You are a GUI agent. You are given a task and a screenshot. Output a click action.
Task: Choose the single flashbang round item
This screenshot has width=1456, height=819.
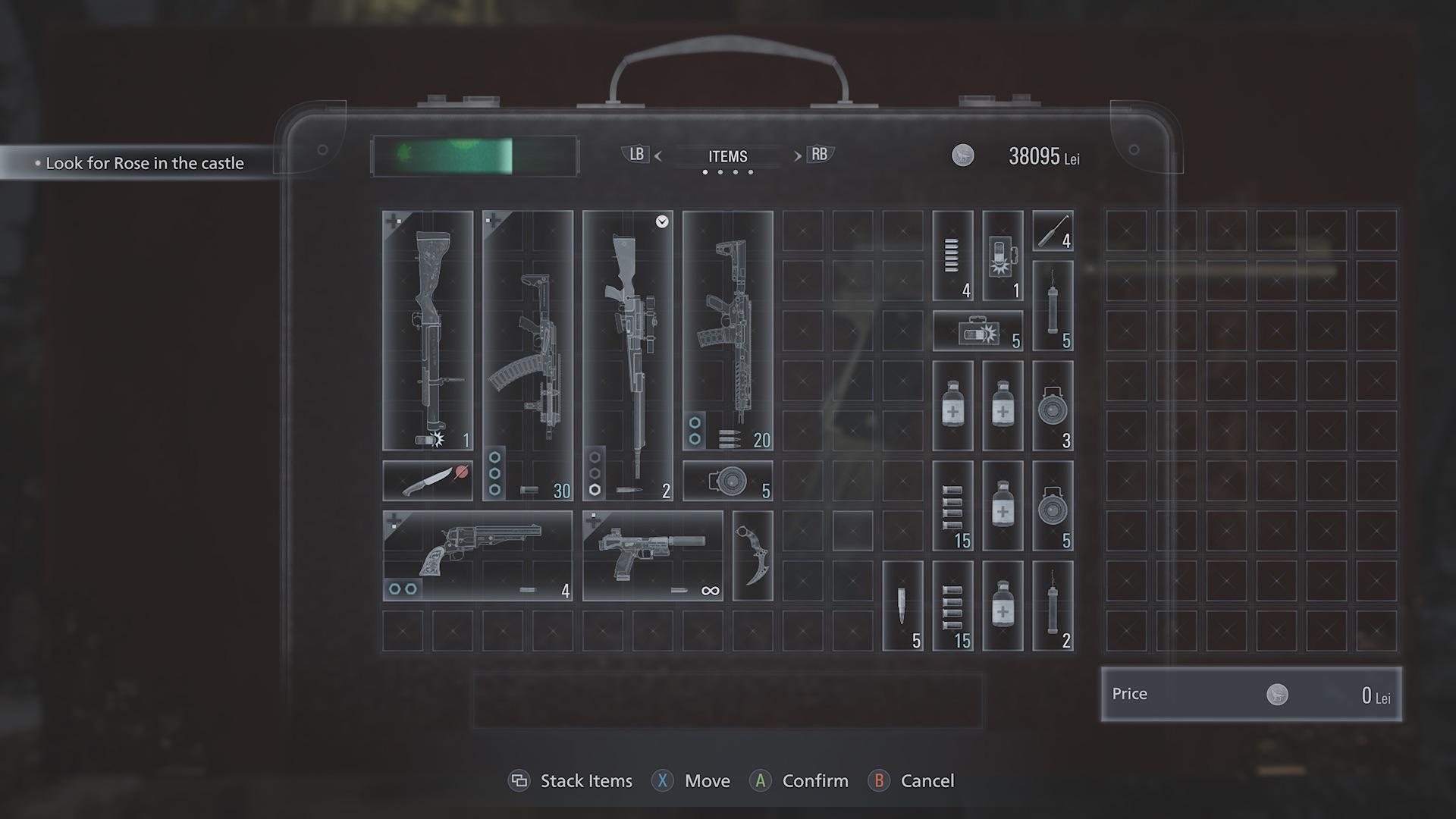(1003, 256)
